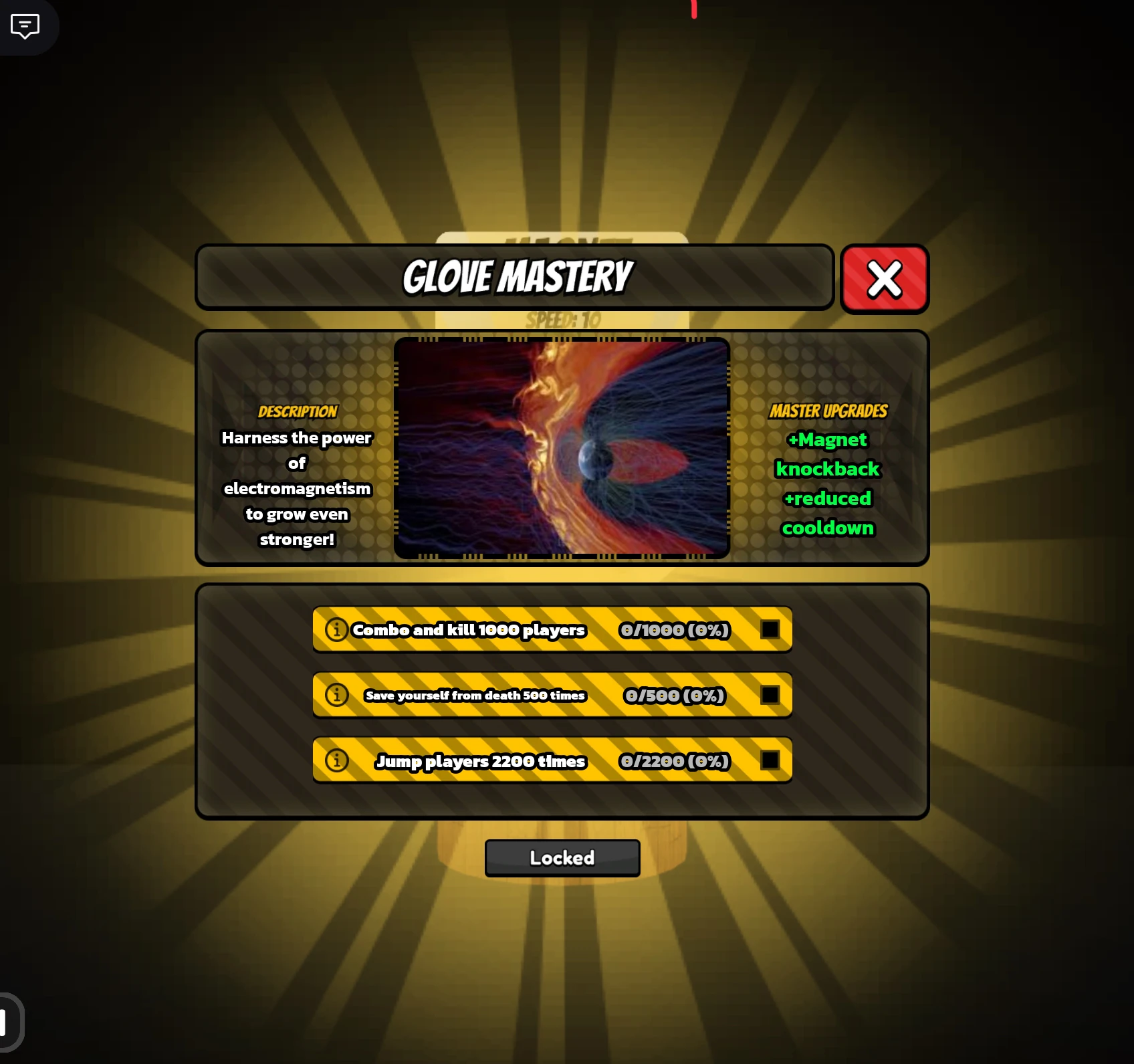Click the Master Upgrades heading
Screen dimensions: 1134x1064
(x=828, y=411)
